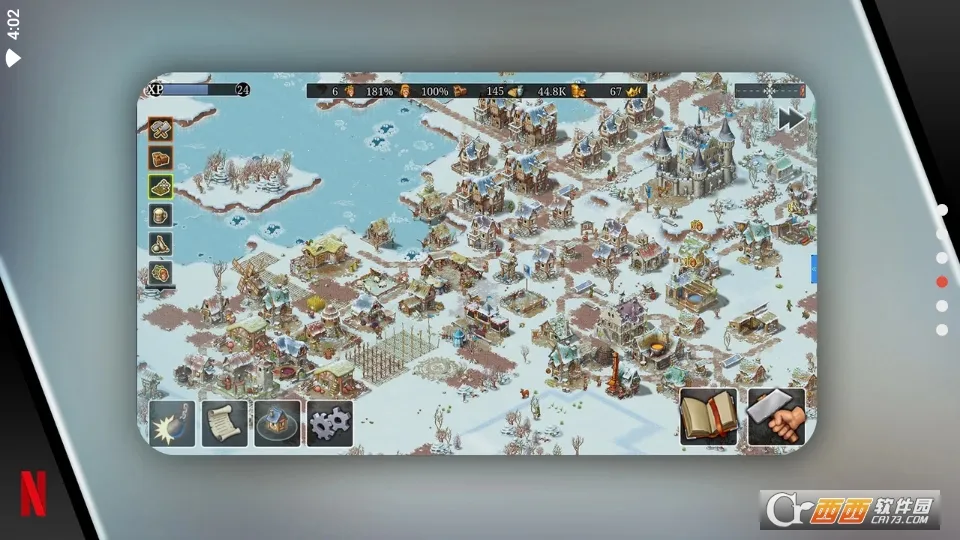Open the parchment scroll menu
960x540 pixels.
[225, 423]
